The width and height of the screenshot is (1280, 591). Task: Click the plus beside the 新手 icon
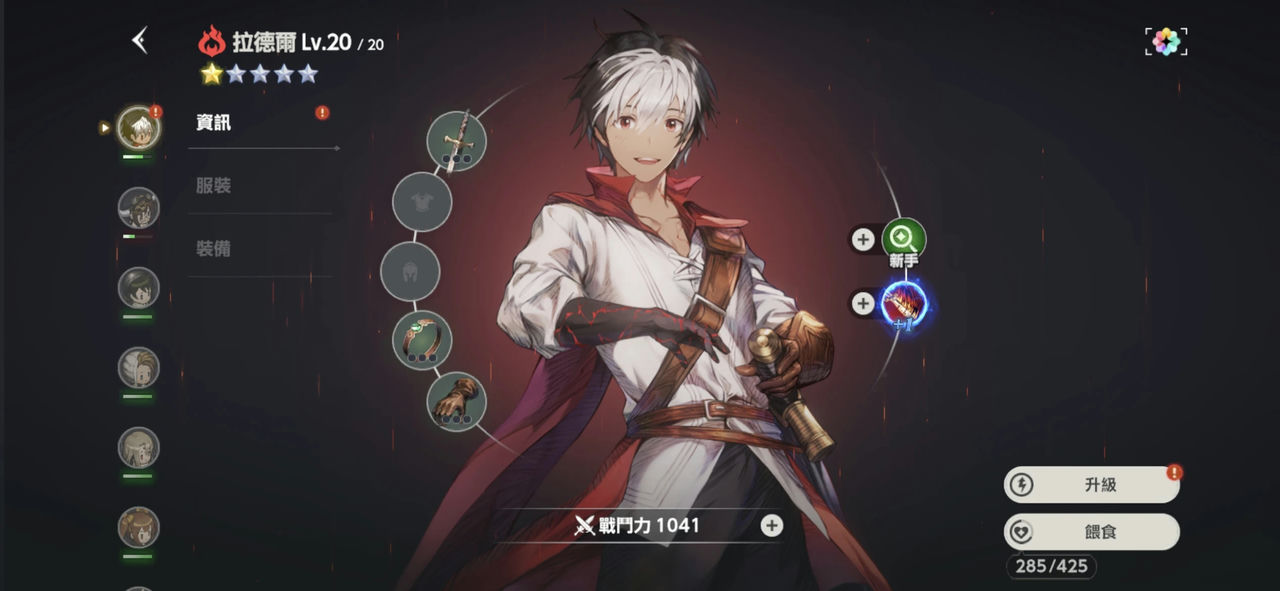coord(863,239)
